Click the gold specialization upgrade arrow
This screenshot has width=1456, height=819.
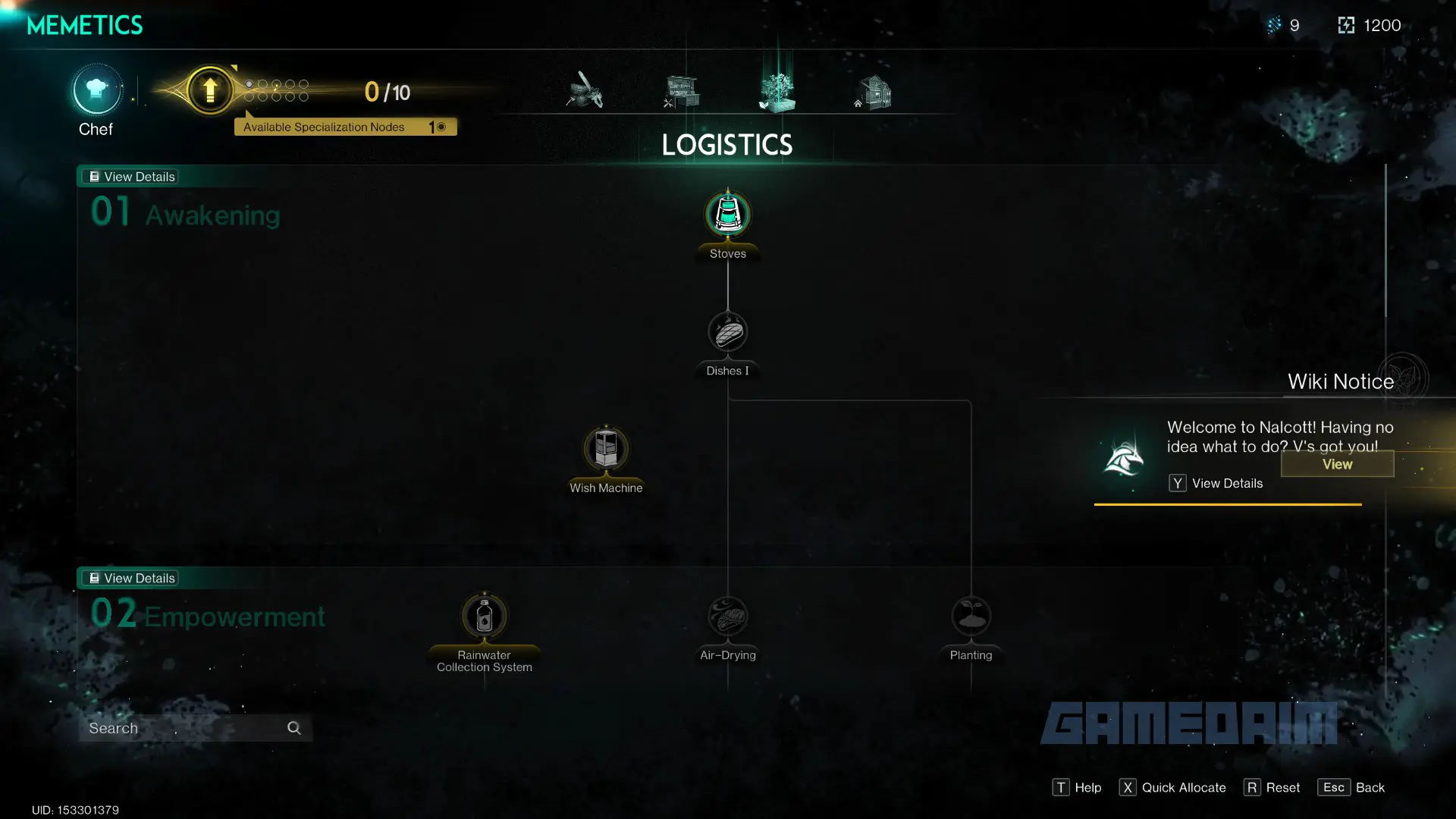coord(210,90)
